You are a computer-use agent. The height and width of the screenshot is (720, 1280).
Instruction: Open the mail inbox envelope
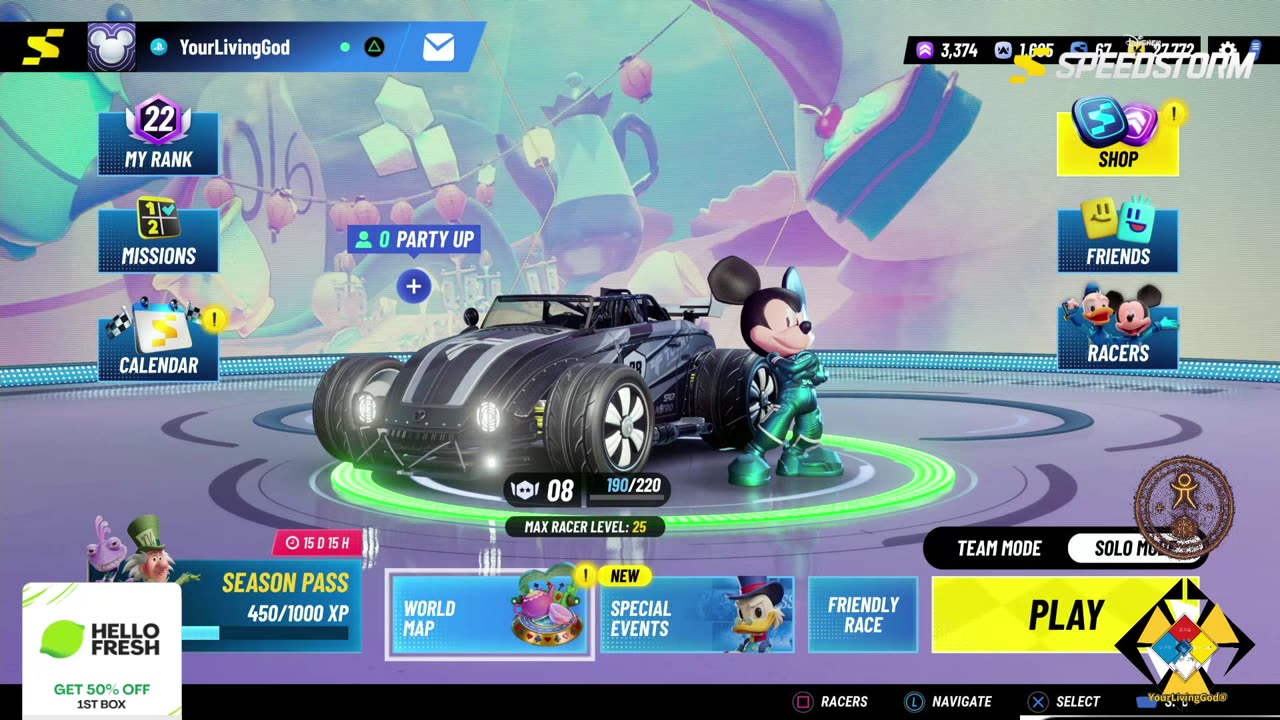tap(438, 47)
